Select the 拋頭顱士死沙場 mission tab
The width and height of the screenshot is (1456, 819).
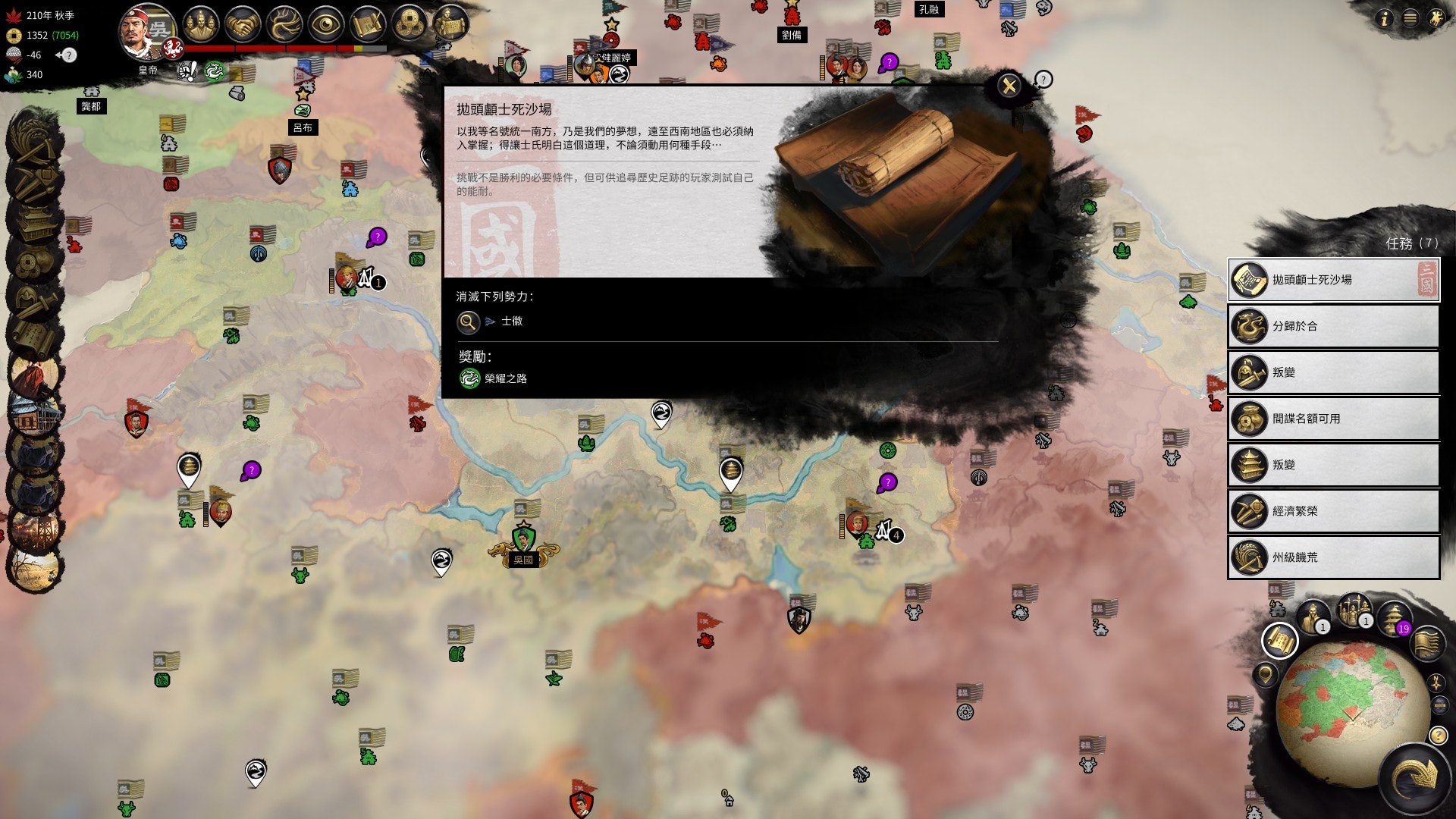coord(1333,280)
